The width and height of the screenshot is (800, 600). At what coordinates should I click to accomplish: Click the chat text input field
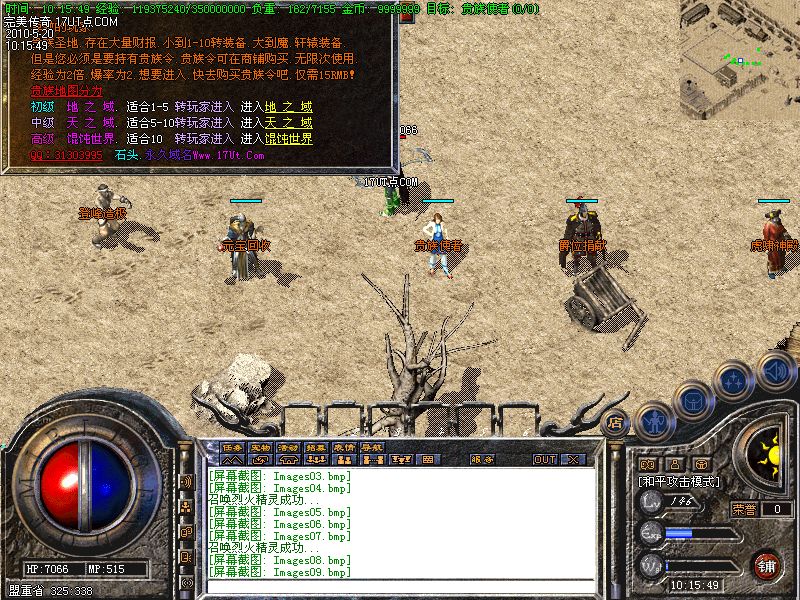click(400, 589)
